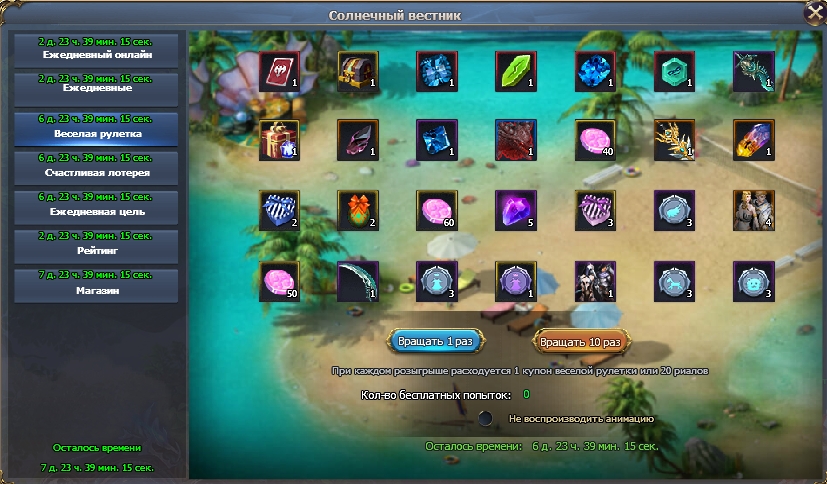Toggle the Не воспроизводить анимацию checkbox
This screenshot has width=827, height=484.
pos(486,418)
